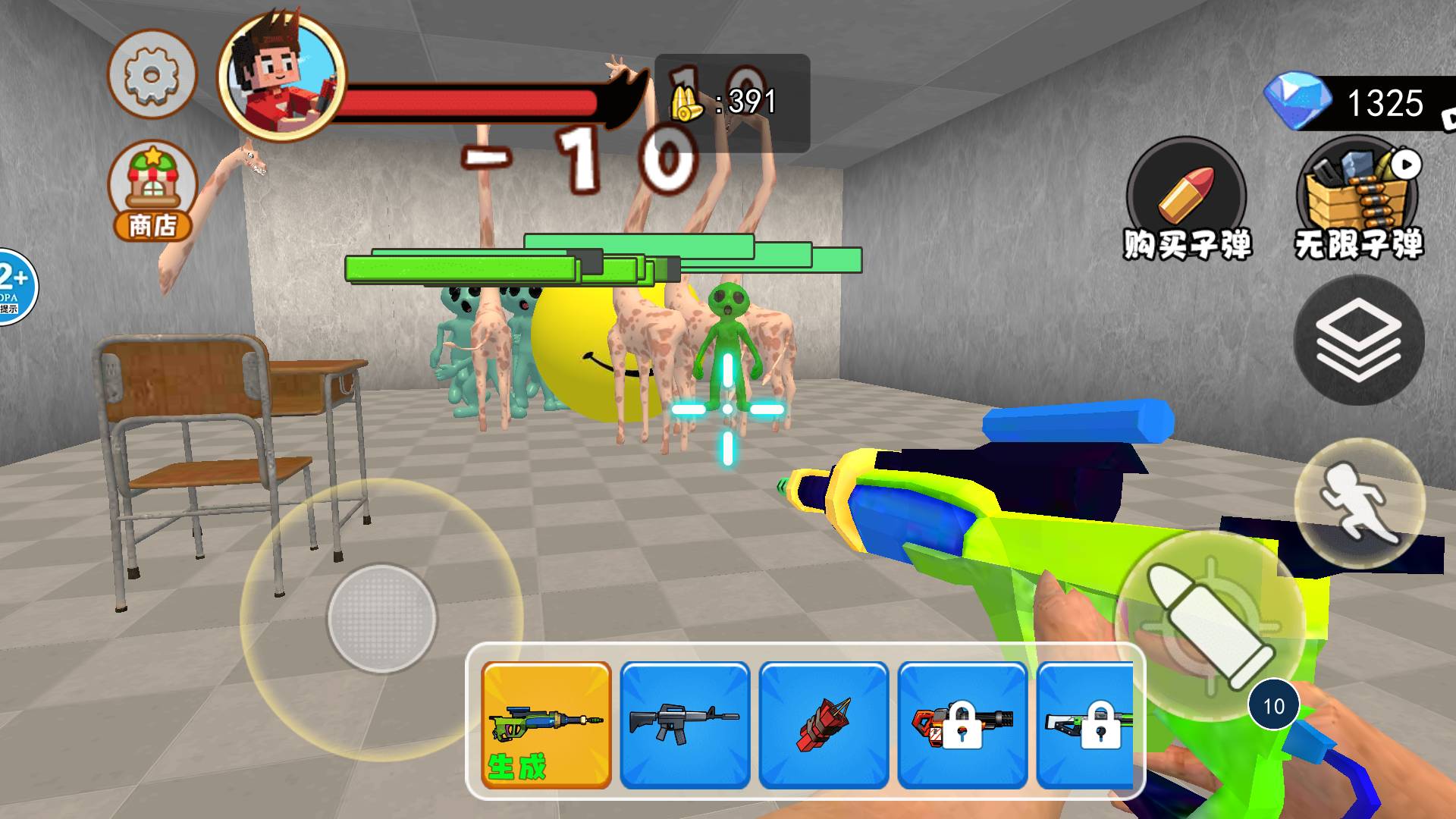Screen dimensions: 1456x819
Task: Open the stacked layers menu
Action: click(1358, 340)
